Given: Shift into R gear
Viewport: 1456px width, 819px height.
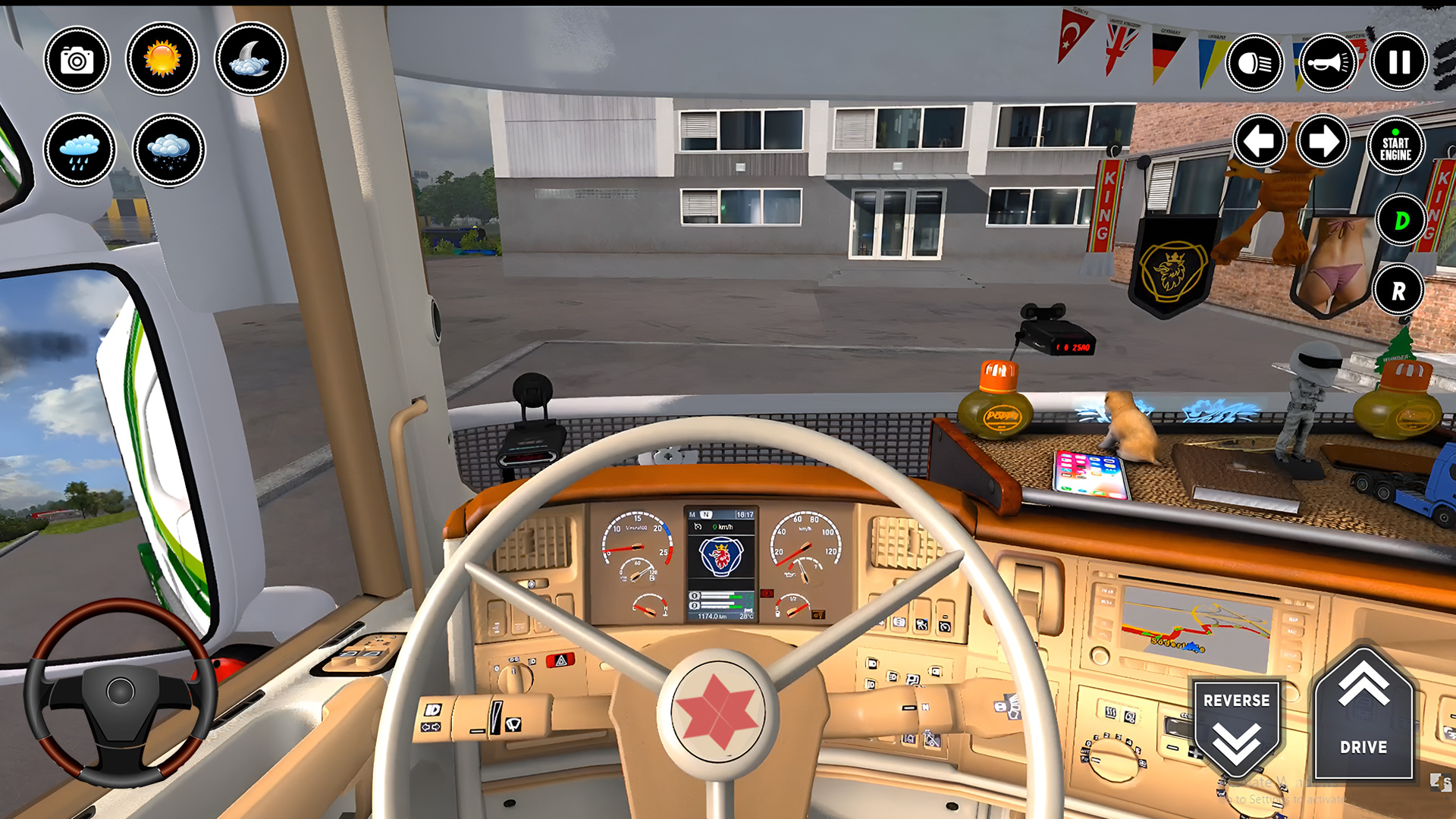Looking at the screenshot, I should (x=1399, y=290).
